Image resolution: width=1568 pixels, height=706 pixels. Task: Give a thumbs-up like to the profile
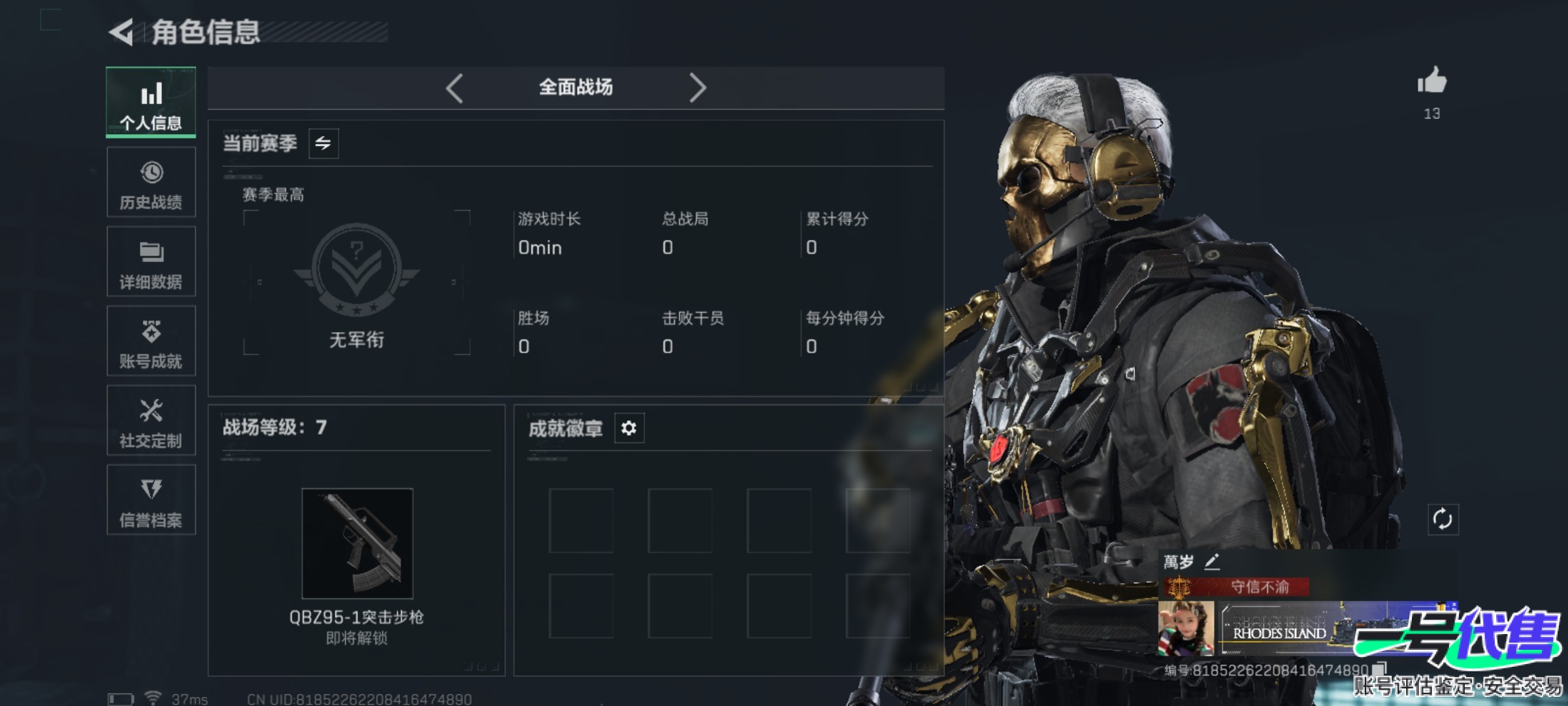(1431, 82)
